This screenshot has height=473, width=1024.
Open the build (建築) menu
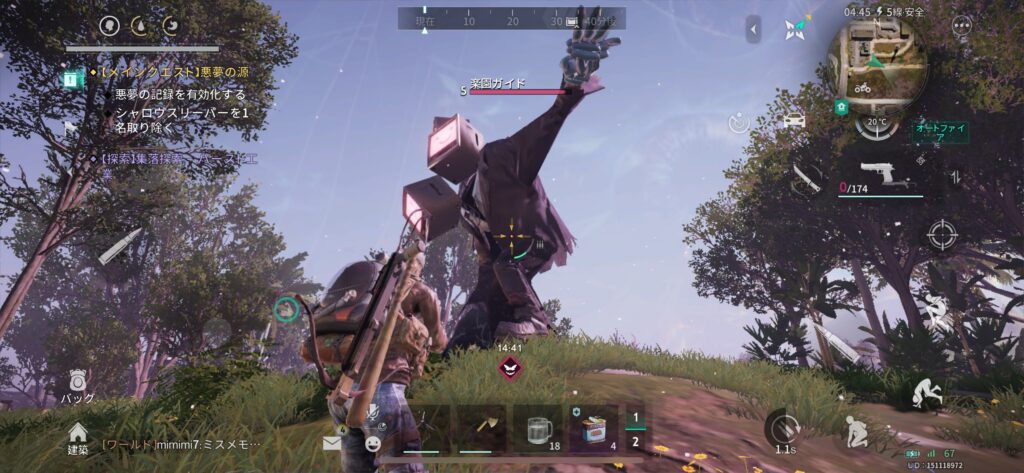[x=77, y=435]
